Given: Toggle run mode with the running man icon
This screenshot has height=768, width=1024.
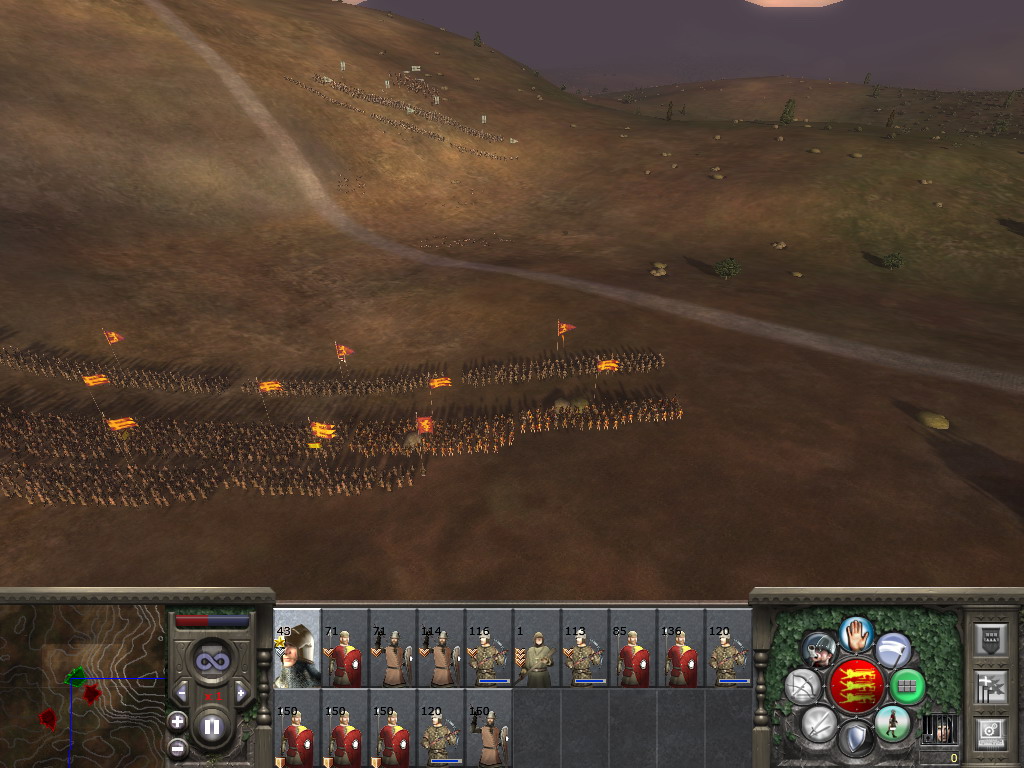Looking at the screenshot, I should 892,723.
